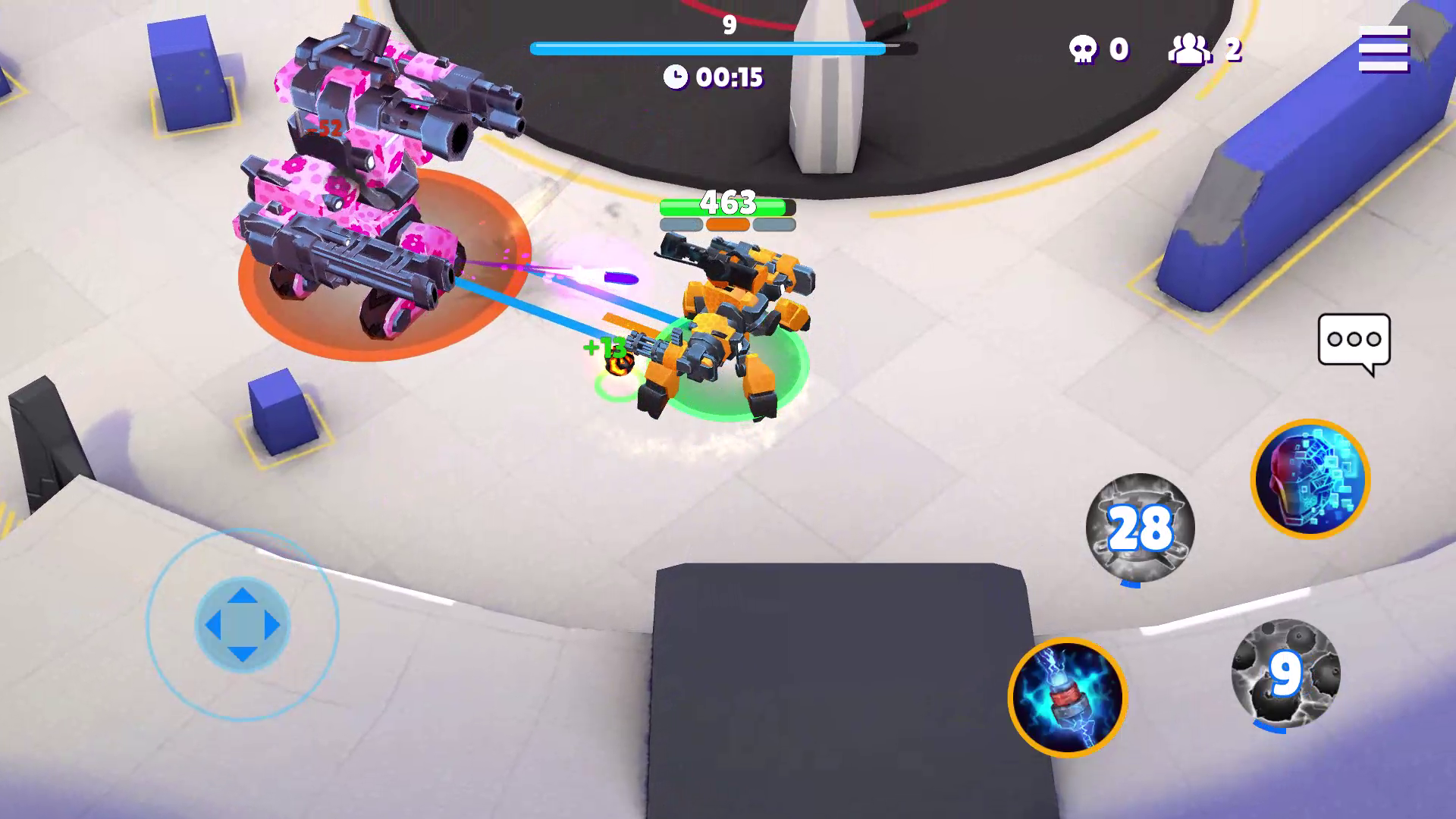This screenshot has height=819, width=1456.
Task: Click the kill count value of 0
Action: point(1121,48)
